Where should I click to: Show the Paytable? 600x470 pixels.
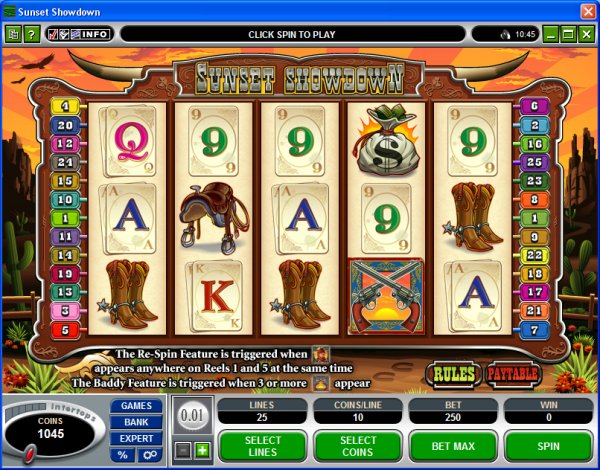click(x=512, y=374)
